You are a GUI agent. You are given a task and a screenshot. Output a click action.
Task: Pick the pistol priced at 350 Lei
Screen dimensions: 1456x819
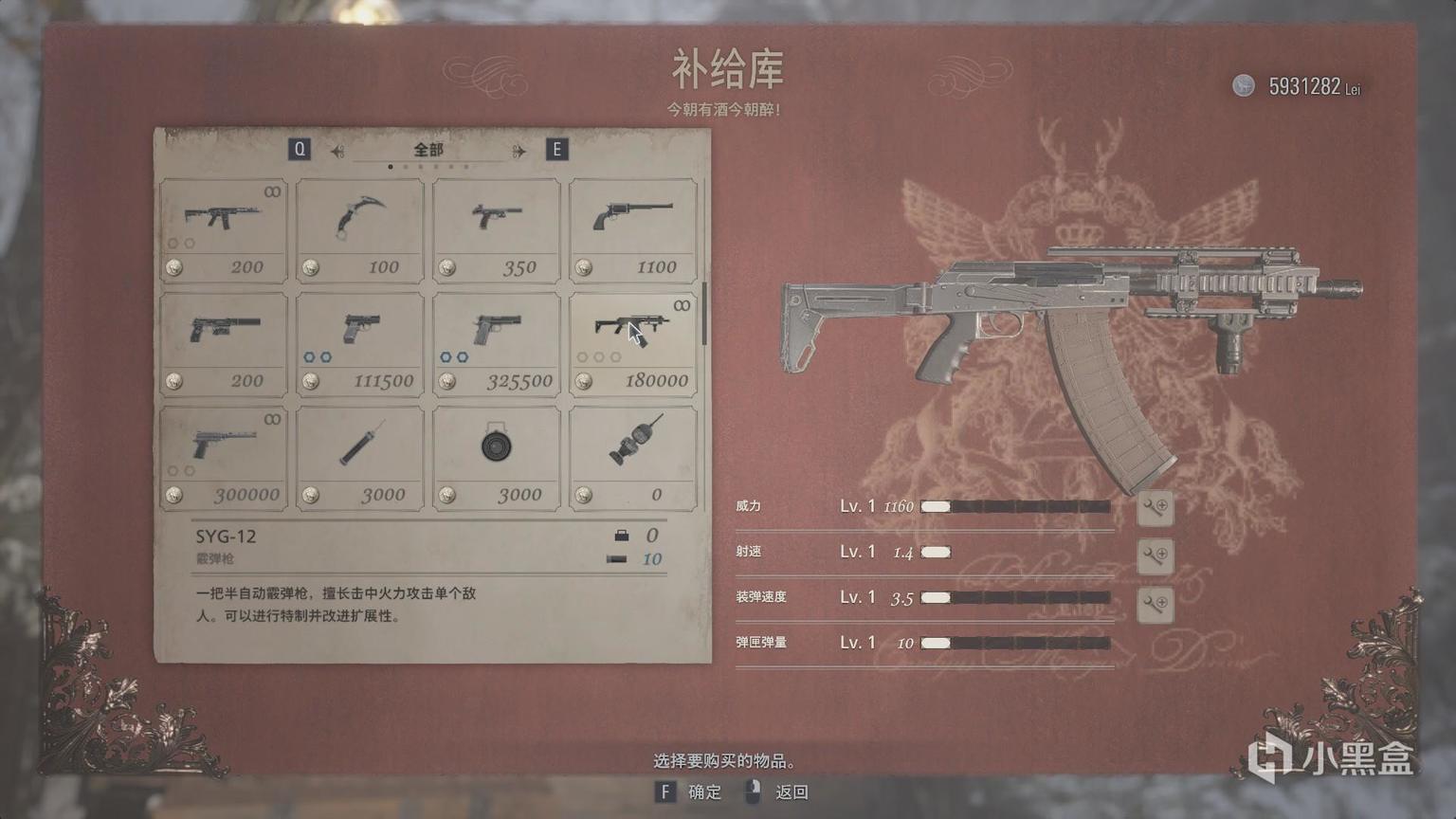(497, 230)
